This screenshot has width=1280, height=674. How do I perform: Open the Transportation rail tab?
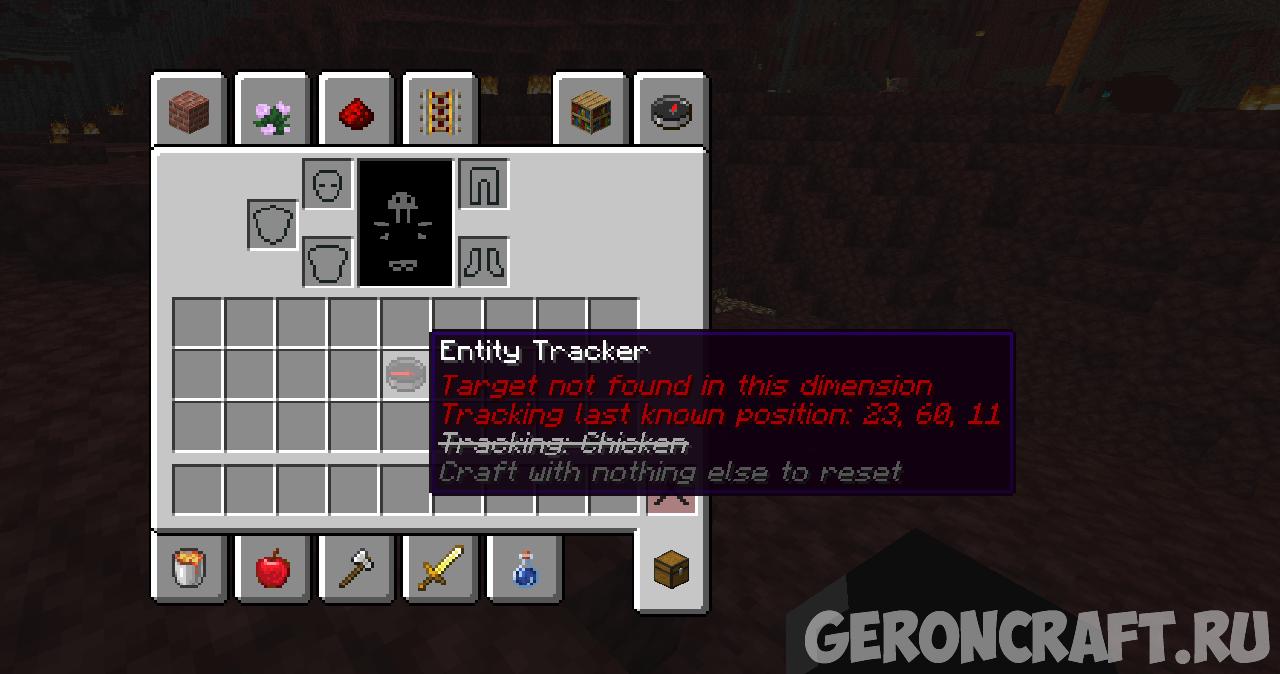point(439,112)
